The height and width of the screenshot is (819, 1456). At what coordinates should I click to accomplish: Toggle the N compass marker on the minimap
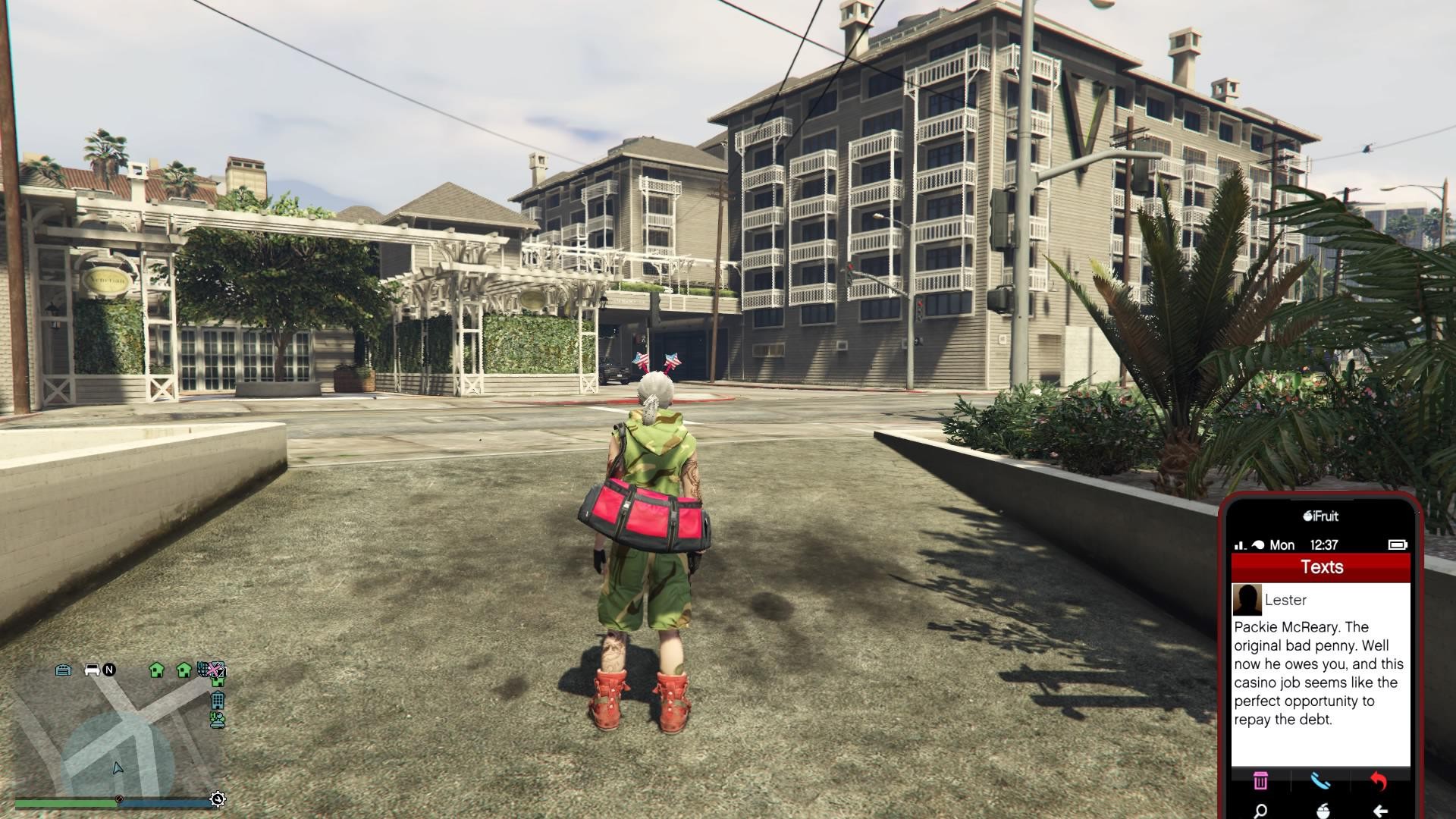(108, 670)
